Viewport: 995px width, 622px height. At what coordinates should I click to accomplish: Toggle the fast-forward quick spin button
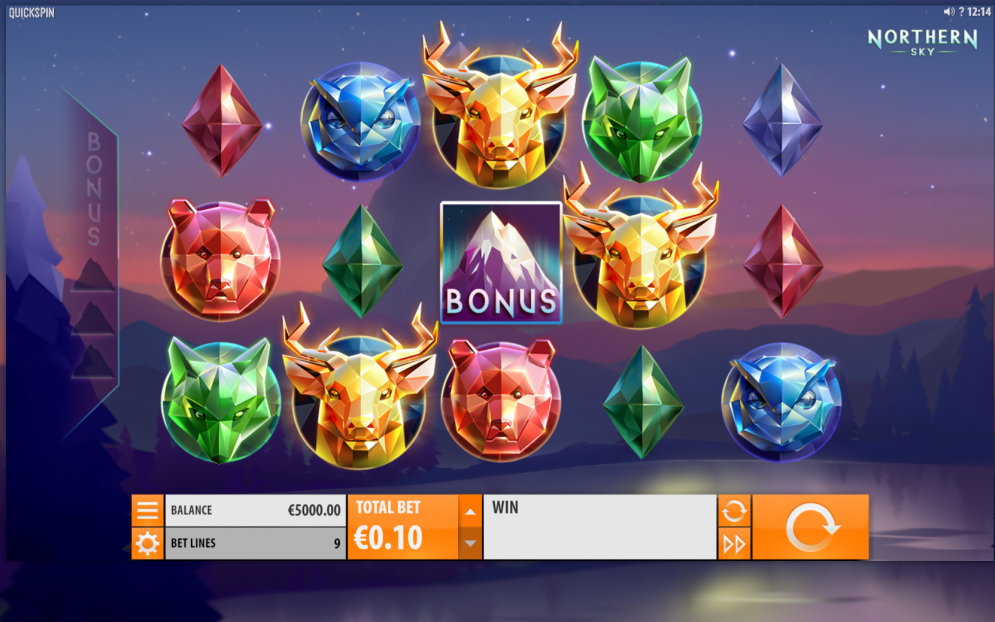pos(734,544)
